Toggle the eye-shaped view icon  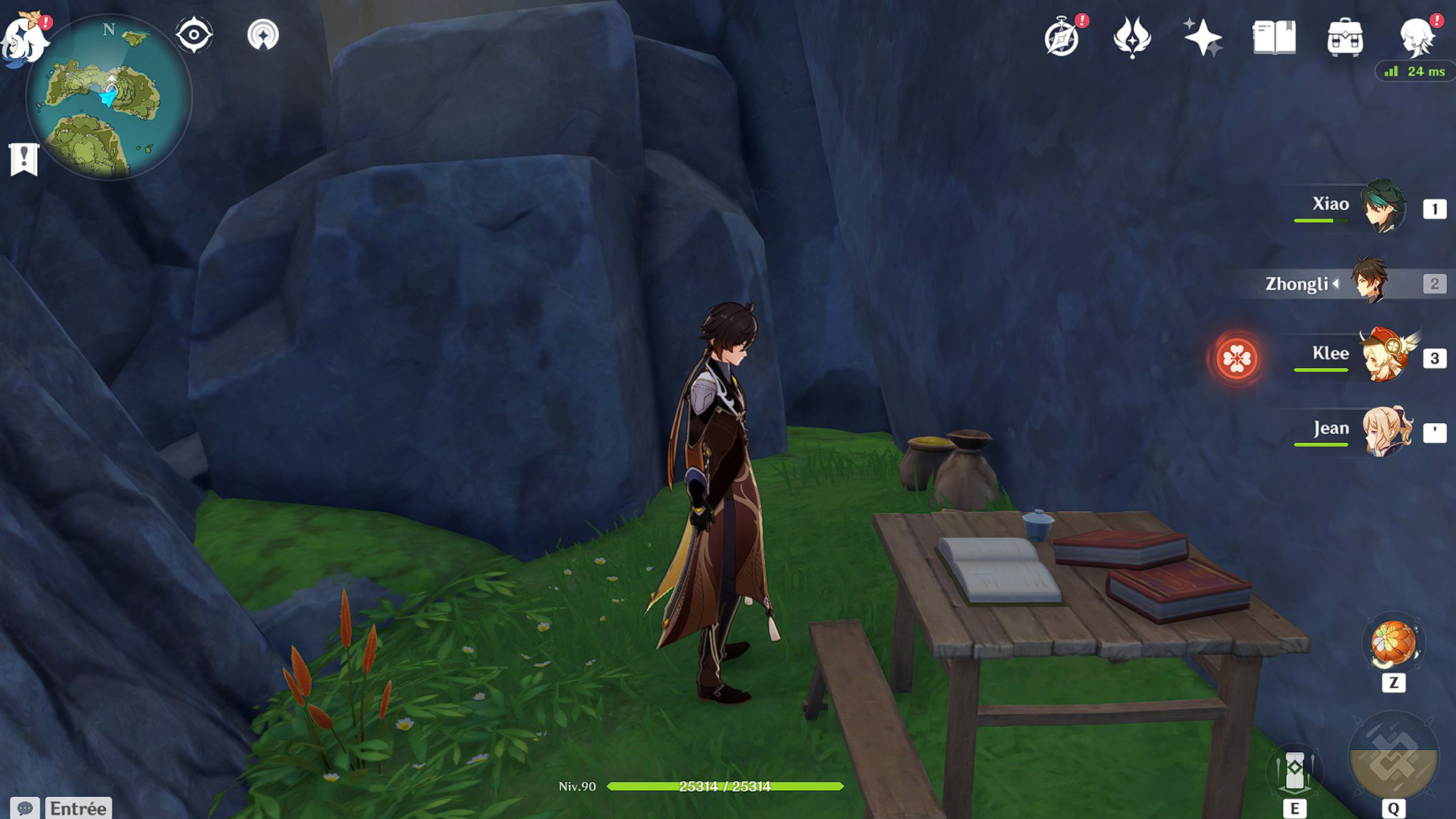193,35
